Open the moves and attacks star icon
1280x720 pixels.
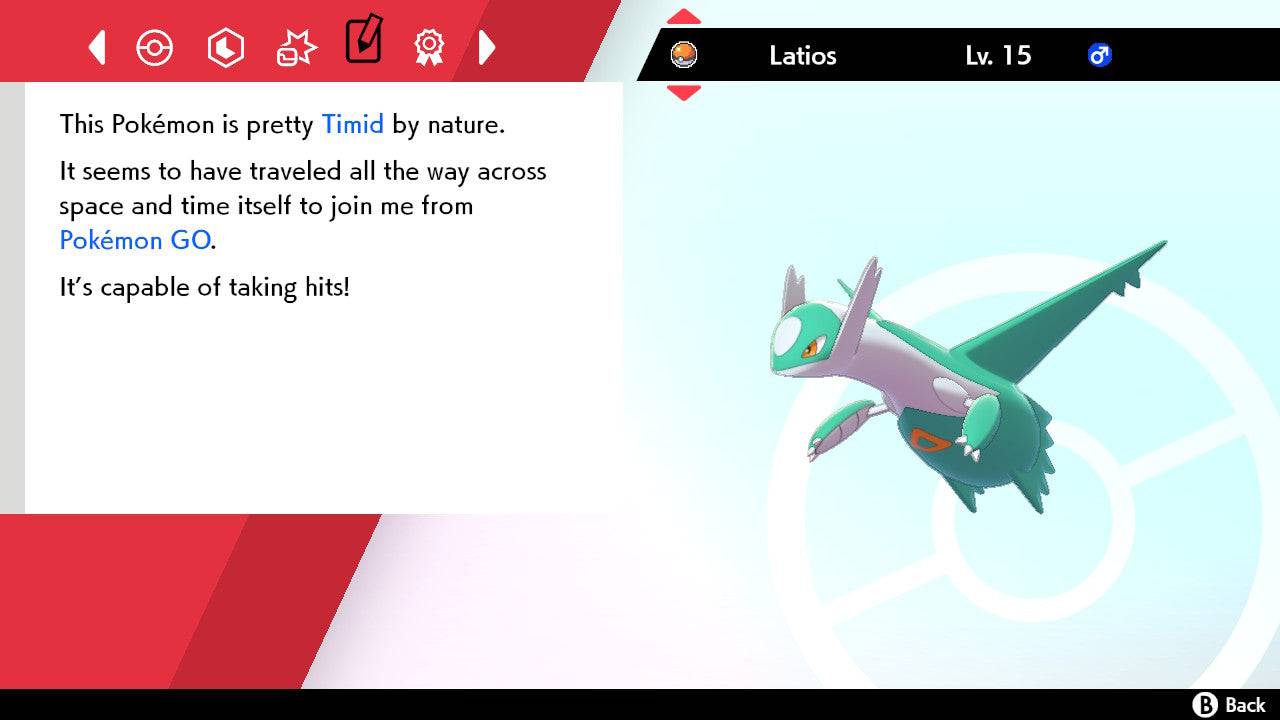pos(296,47)
